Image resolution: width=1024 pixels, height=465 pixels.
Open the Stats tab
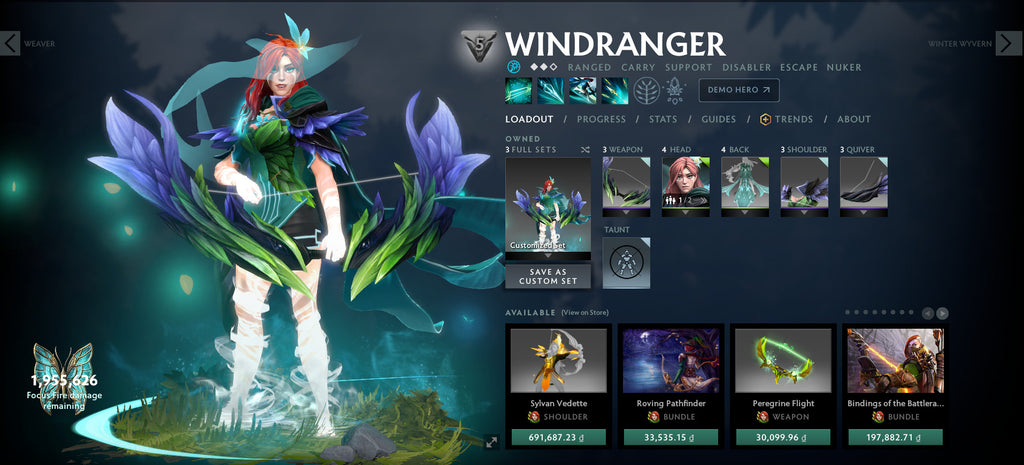(662, 119)
